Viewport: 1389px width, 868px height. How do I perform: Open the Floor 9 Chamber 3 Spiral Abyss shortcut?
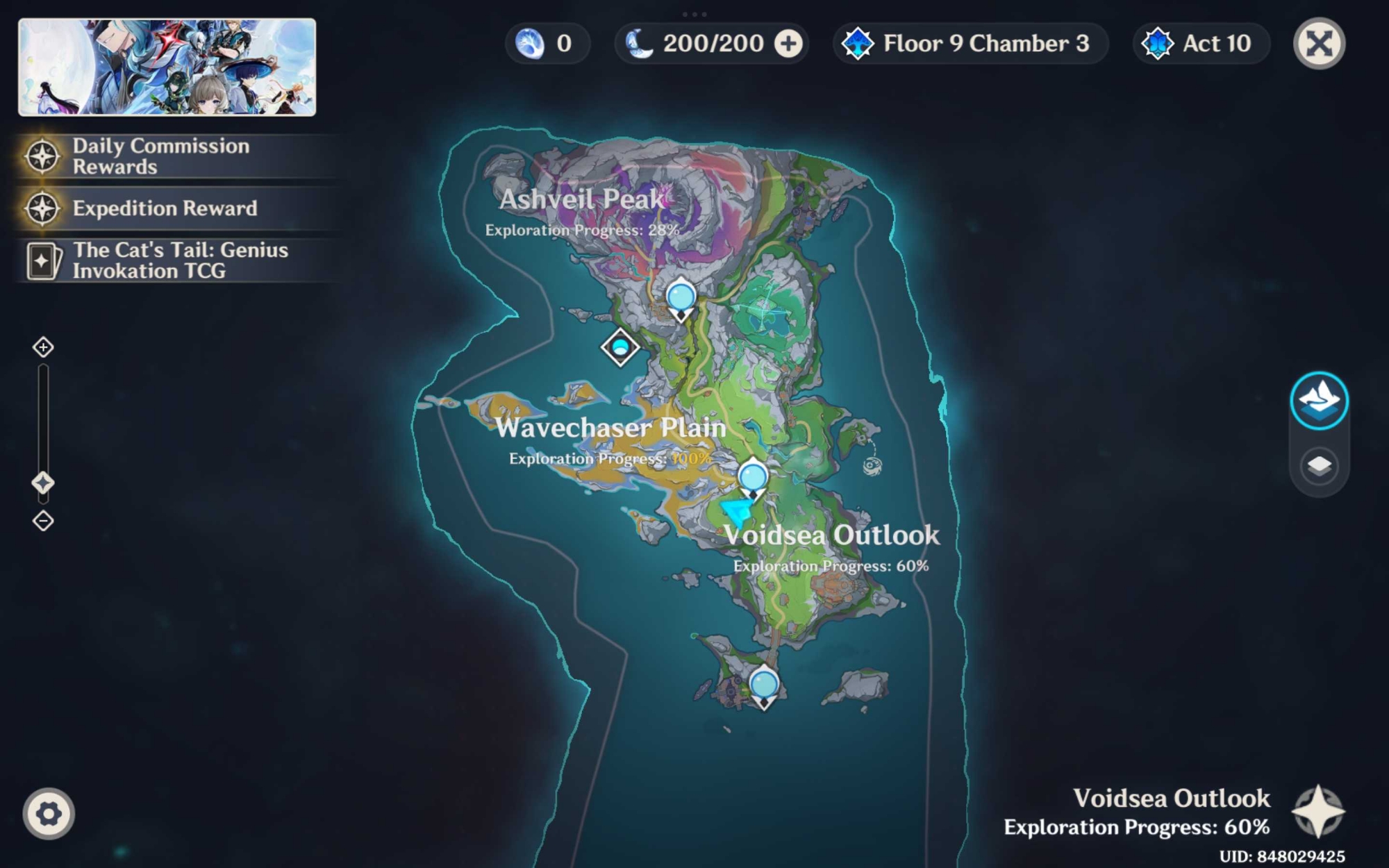click(x=969, y=44)
